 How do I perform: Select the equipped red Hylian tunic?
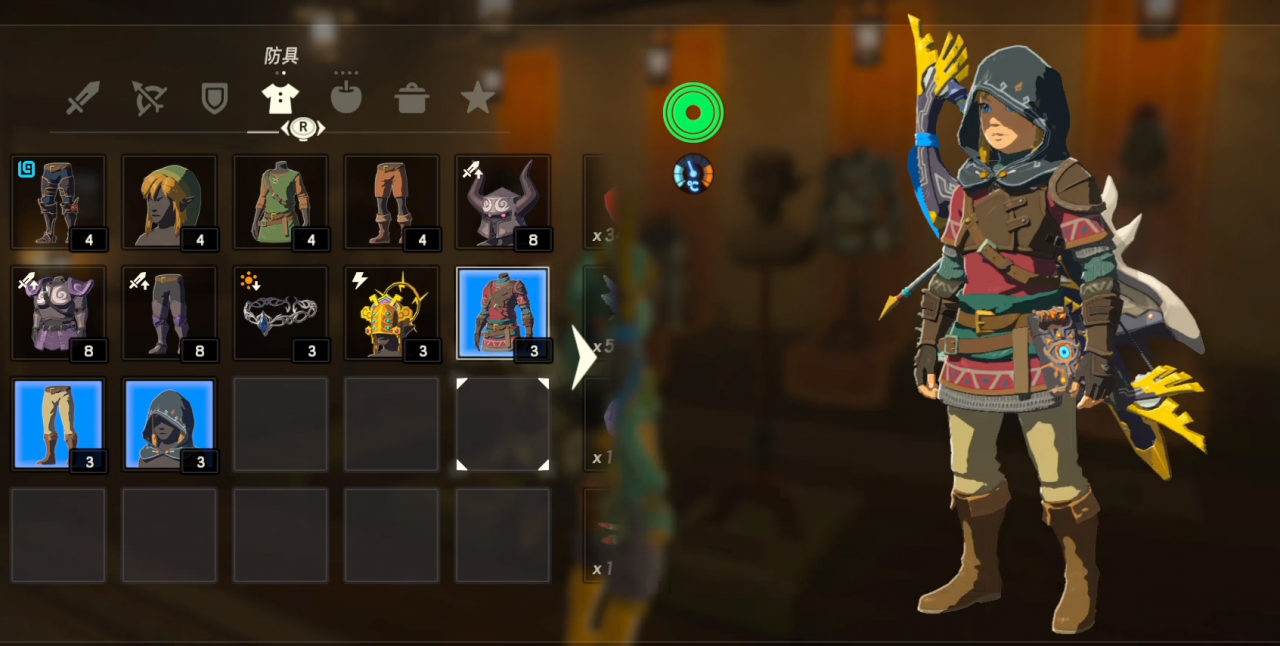coord(502,313)
